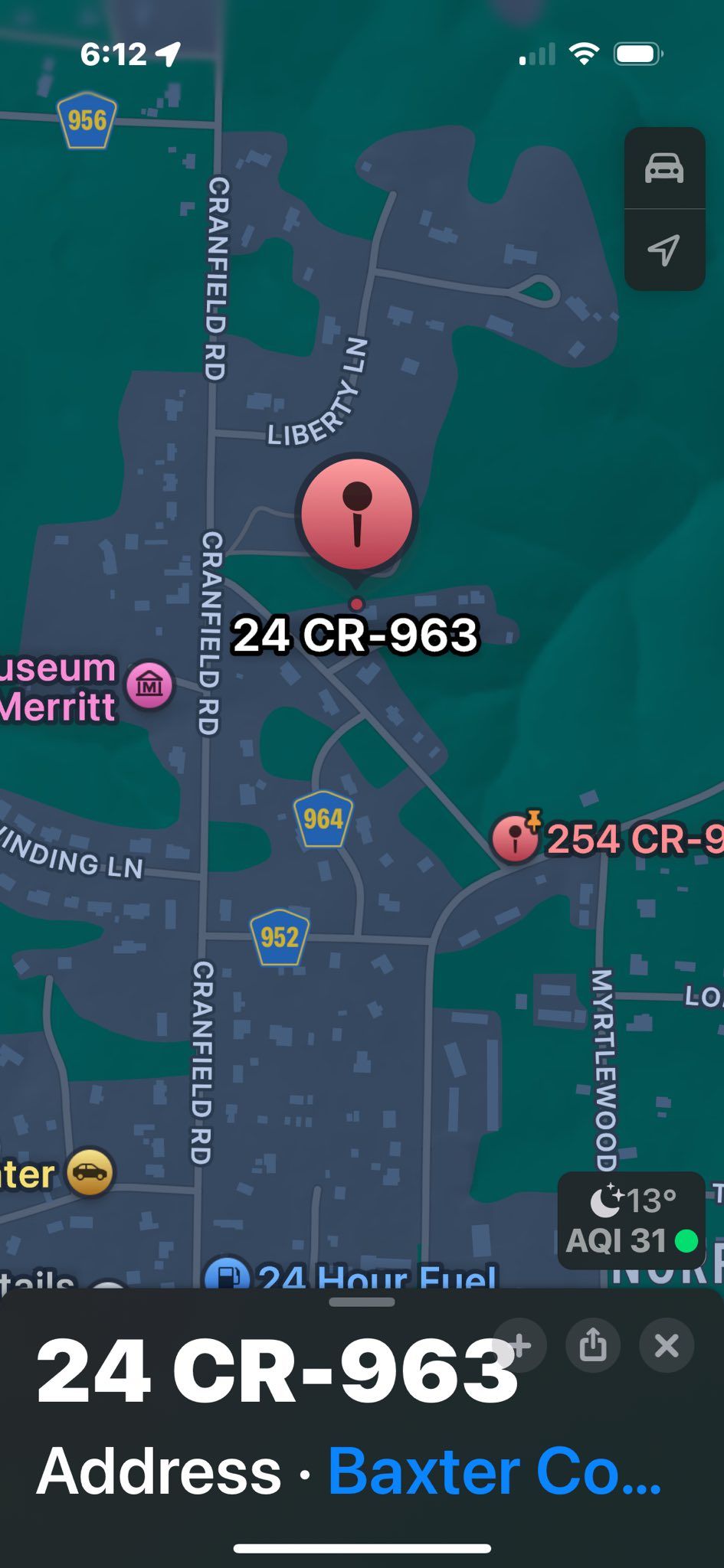Open the map mode car button

[663, 168]
